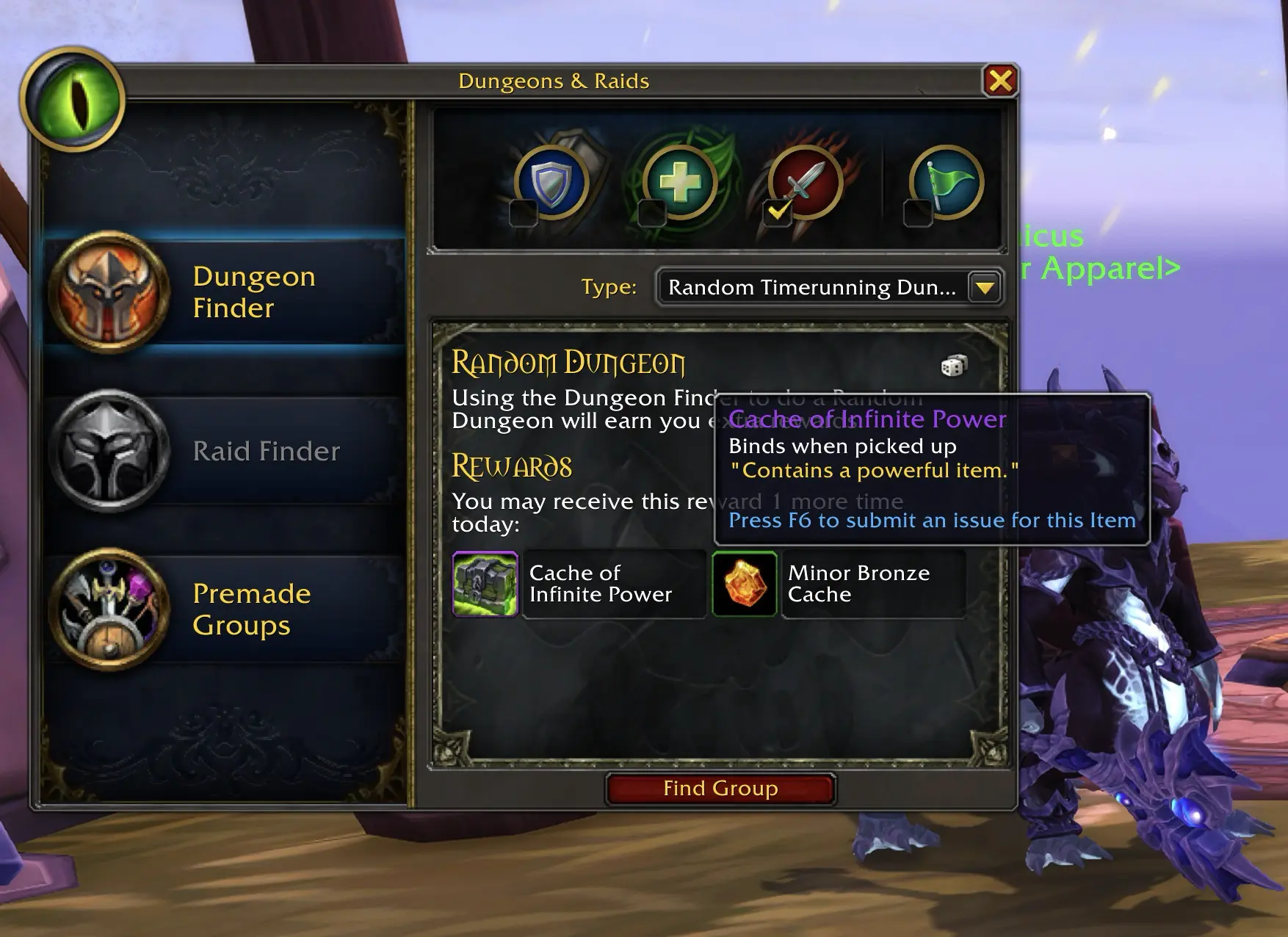Tick the Healer role checkbox

click(x=651, y=214)
